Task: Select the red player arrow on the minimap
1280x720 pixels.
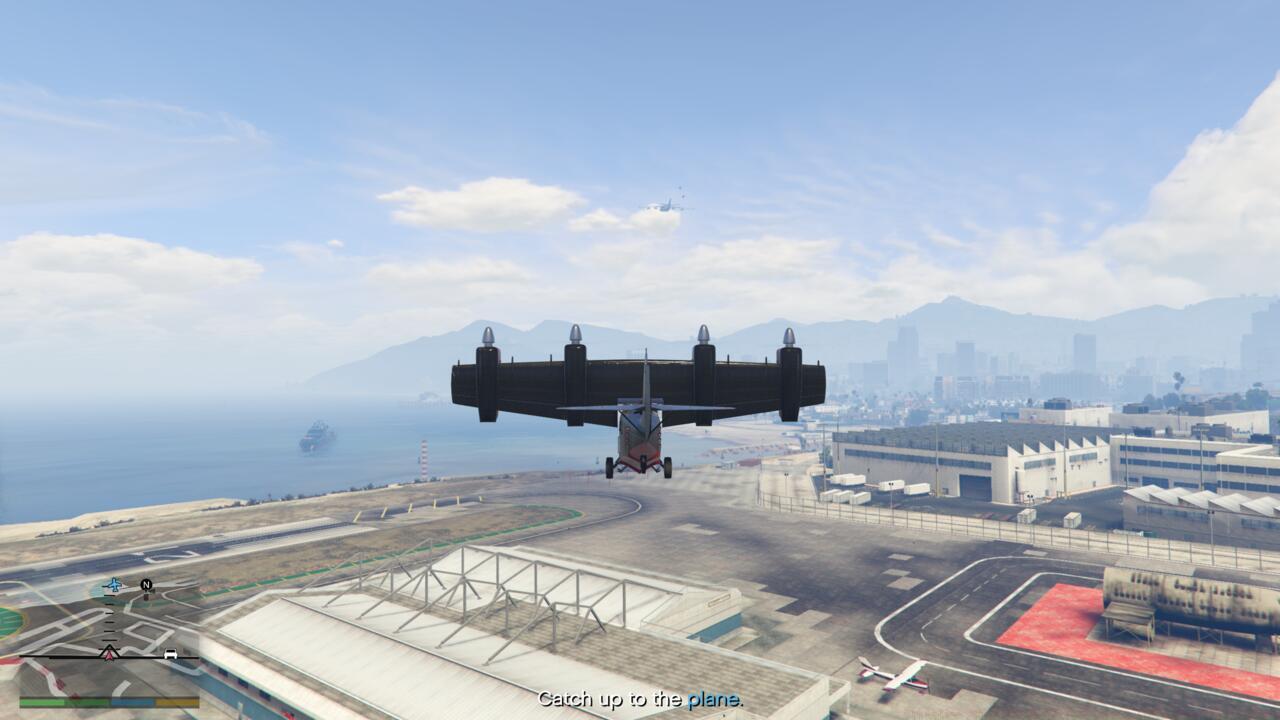Action: [108, 655]
